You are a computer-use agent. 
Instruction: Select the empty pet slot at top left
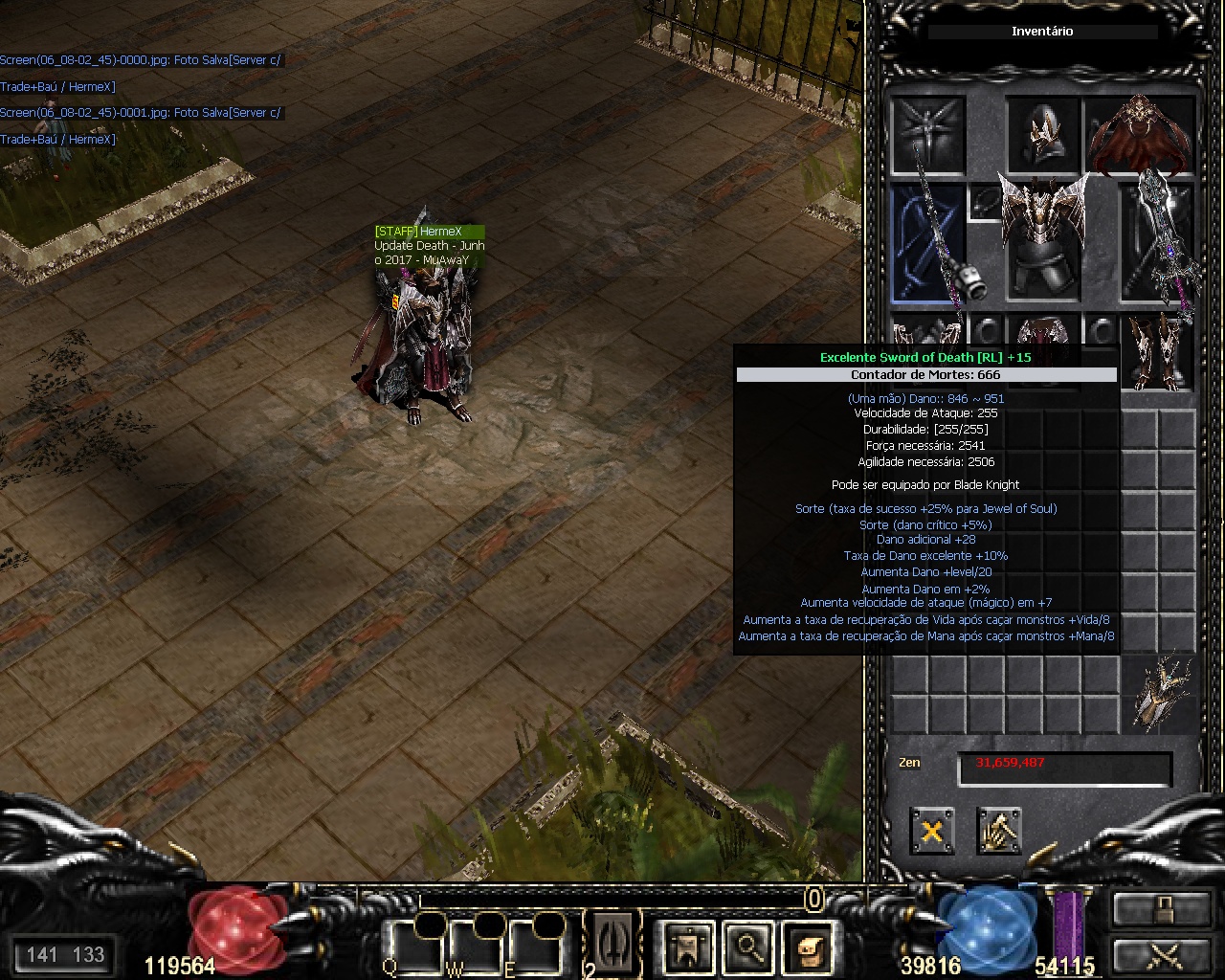[927, 133]
